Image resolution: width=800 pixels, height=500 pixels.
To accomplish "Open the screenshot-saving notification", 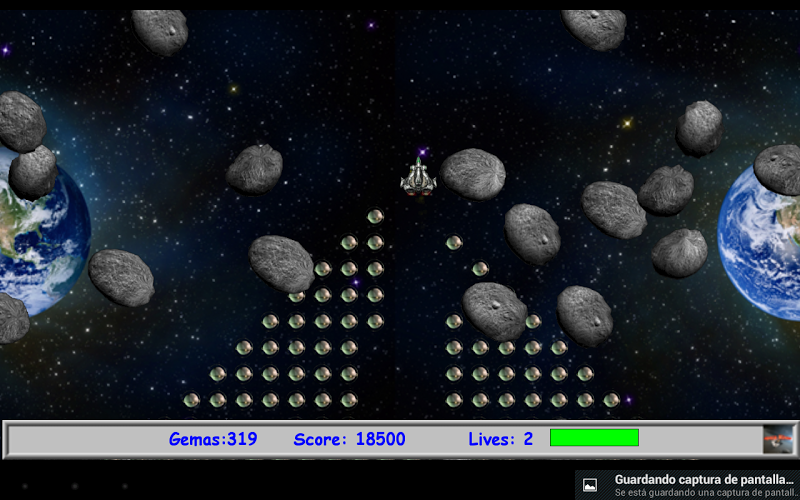I will click(690, 485).
